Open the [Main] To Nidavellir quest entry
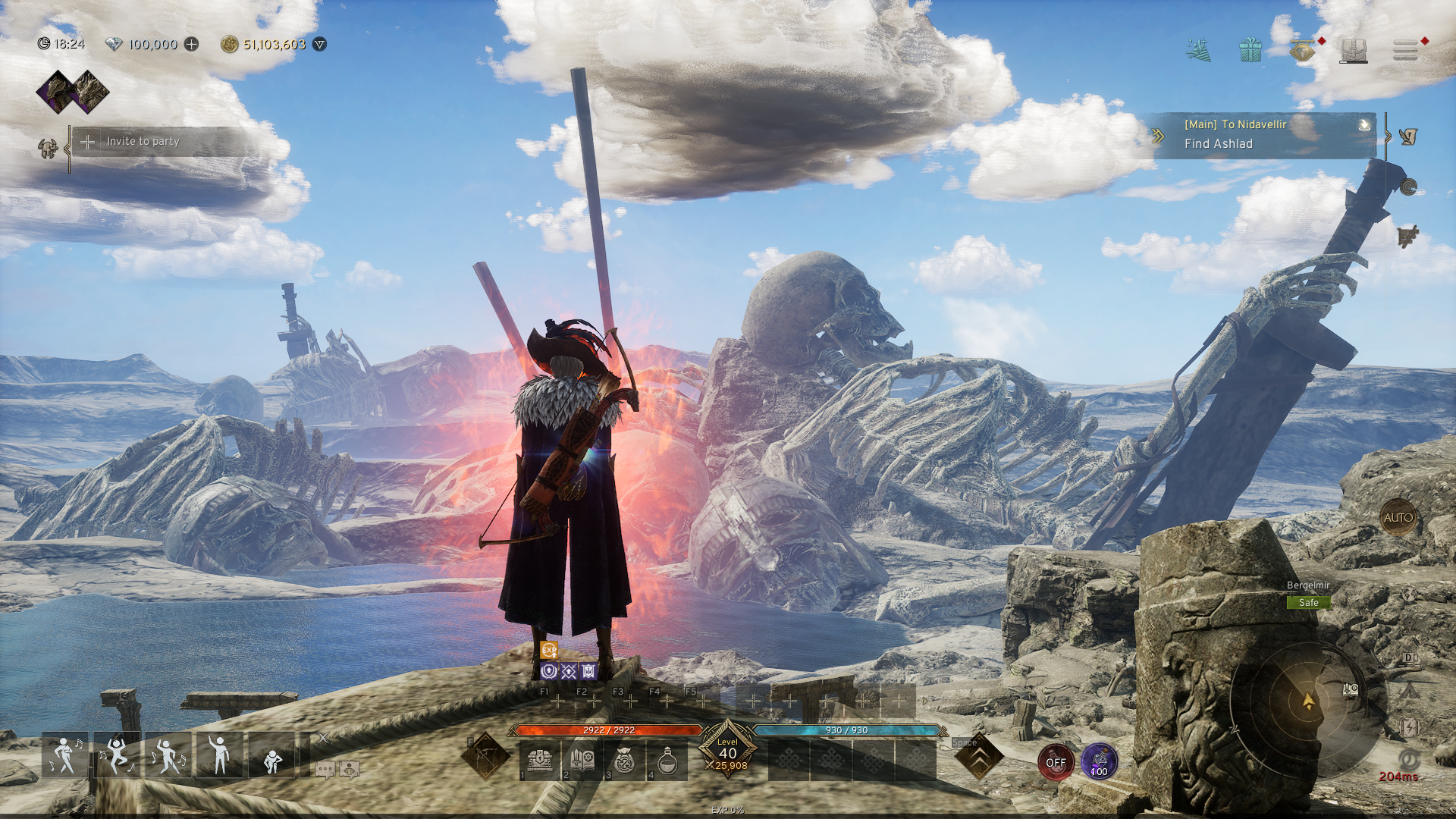This screenshot has height=819, width=1456. pyautogui.click(x=1236, y=125)
